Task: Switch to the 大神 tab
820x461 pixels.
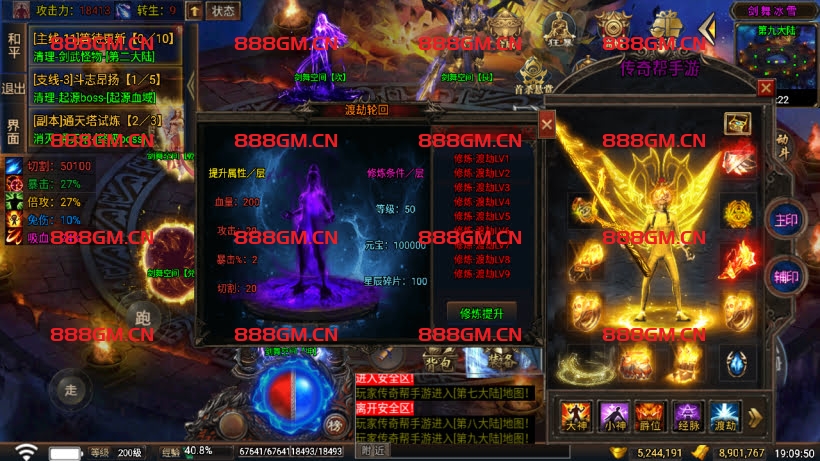Action: 576,414
